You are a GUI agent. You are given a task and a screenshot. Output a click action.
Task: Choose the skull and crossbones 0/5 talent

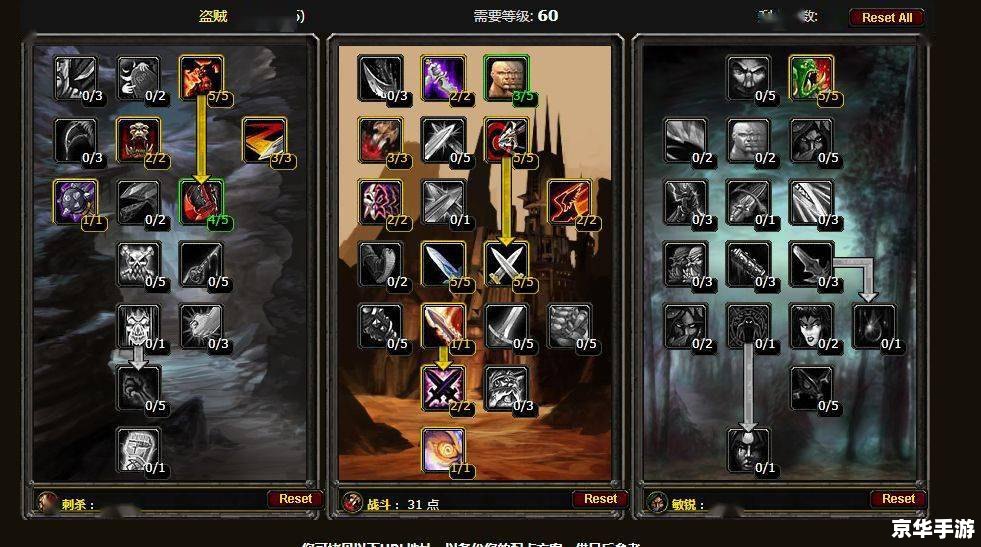pos(138,264)
